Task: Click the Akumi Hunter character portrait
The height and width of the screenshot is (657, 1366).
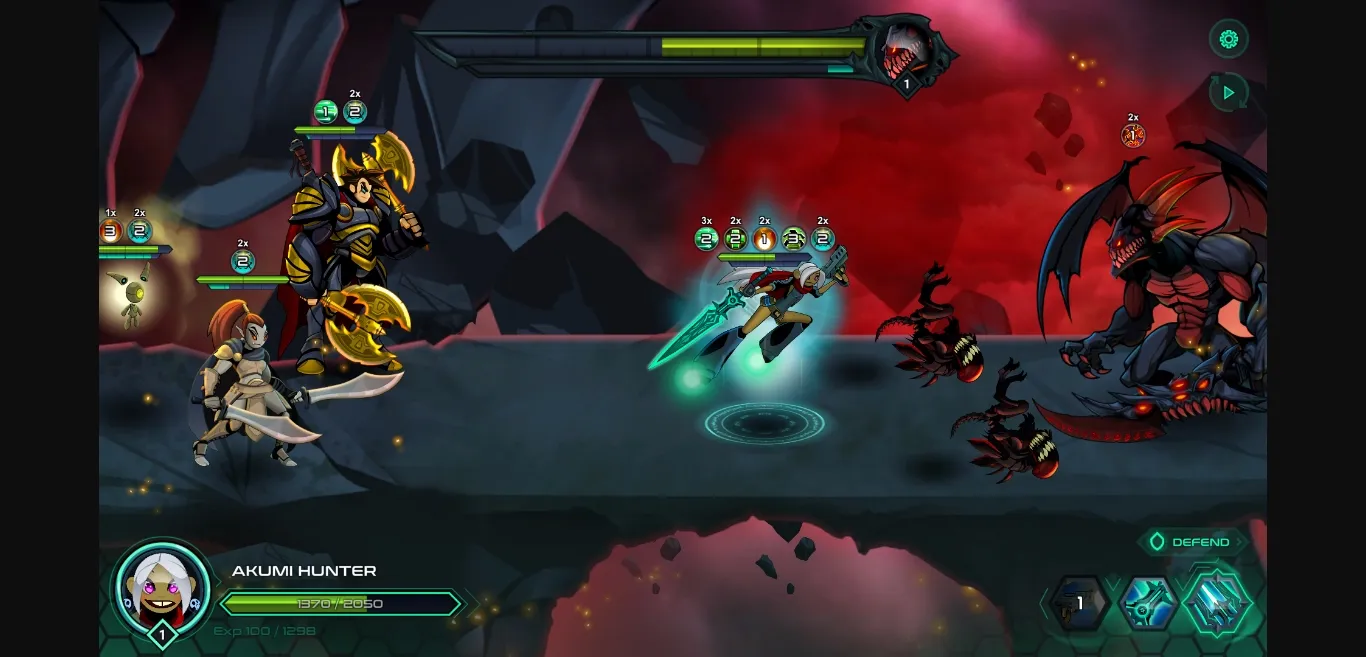Action: pyautogui.click(x=163, y=585)
